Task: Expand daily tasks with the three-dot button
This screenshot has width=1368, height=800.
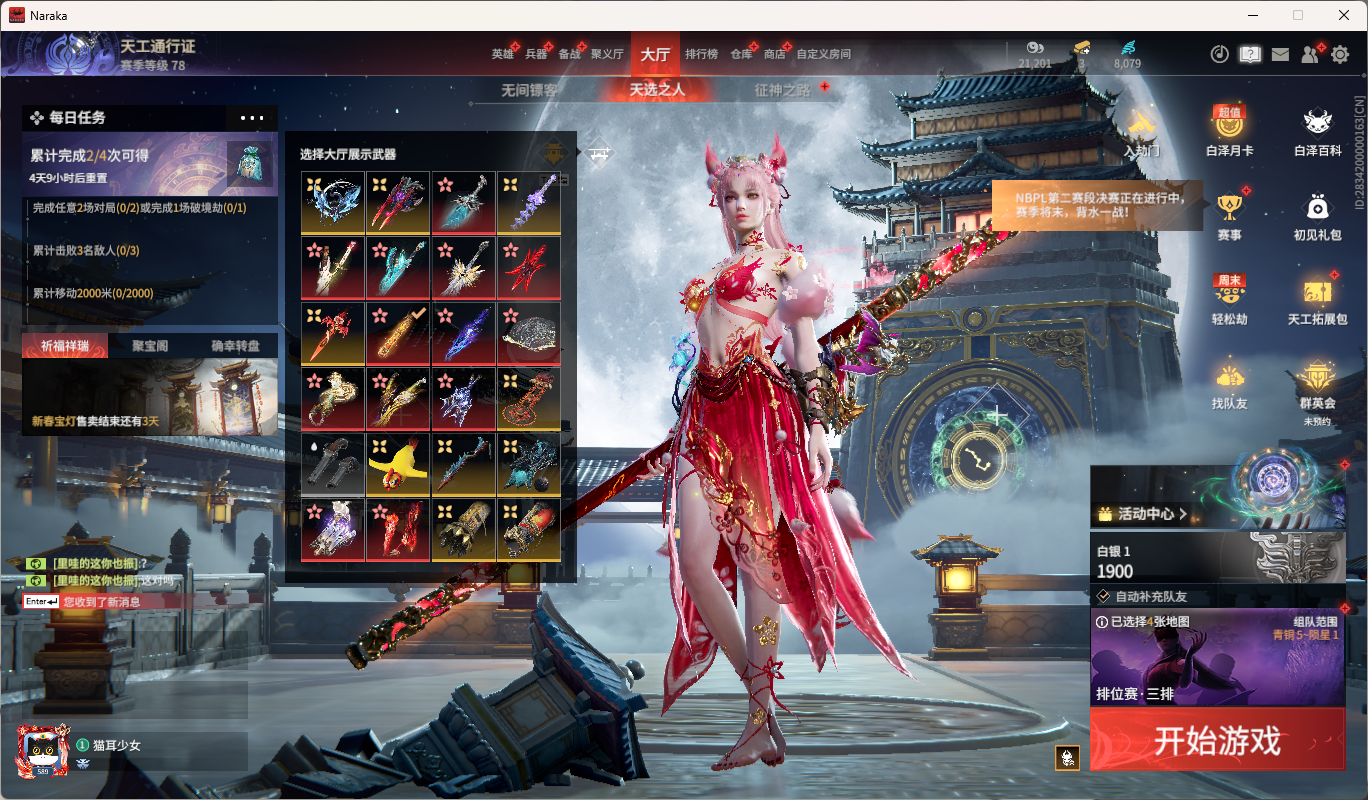Action: 252,118
